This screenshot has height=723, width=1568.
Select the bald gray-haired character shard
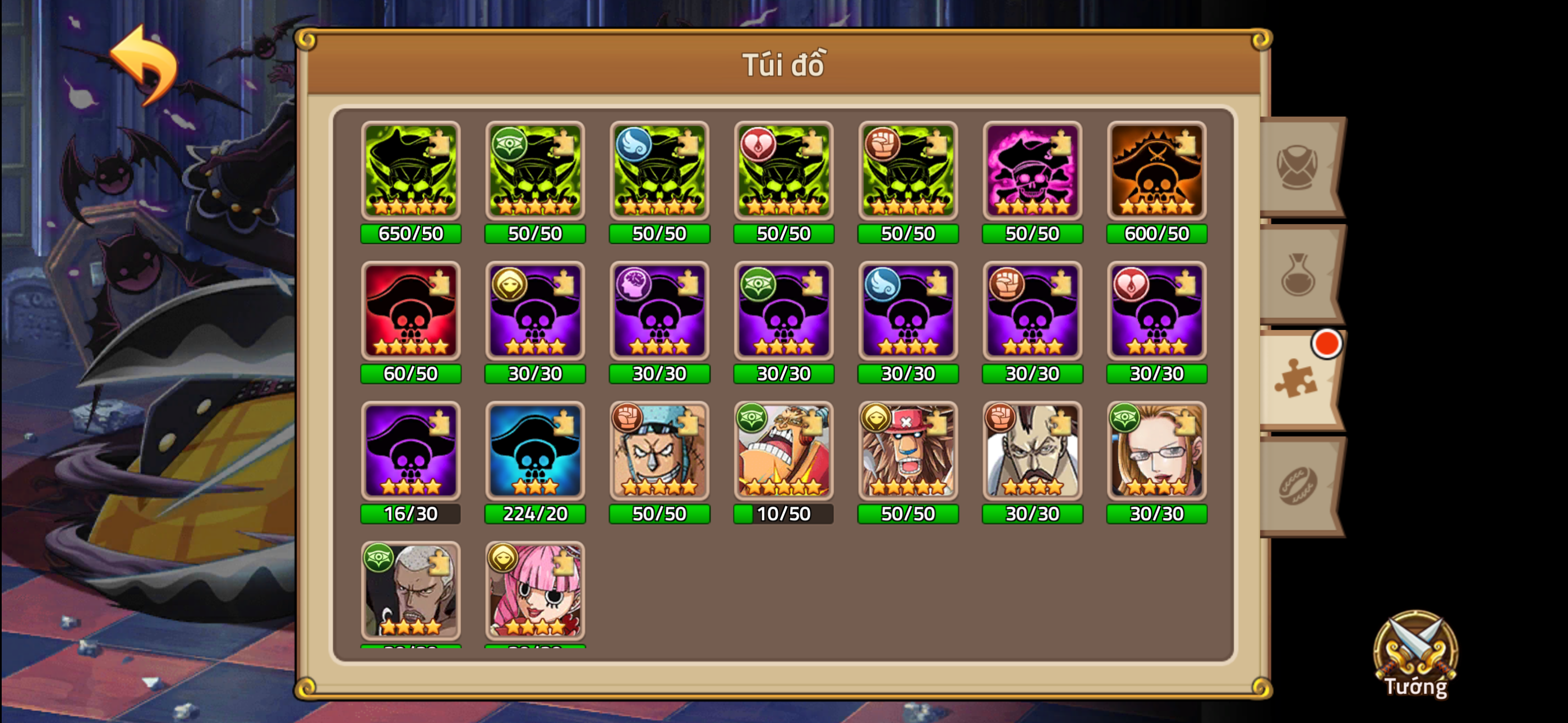411,592
